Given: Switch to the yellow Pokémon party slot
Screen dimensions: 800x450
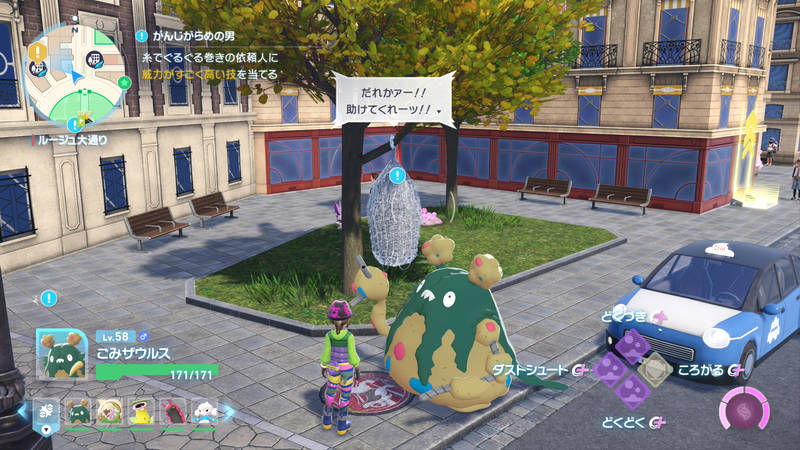Looking at the screenshot, I should (141, 410).
